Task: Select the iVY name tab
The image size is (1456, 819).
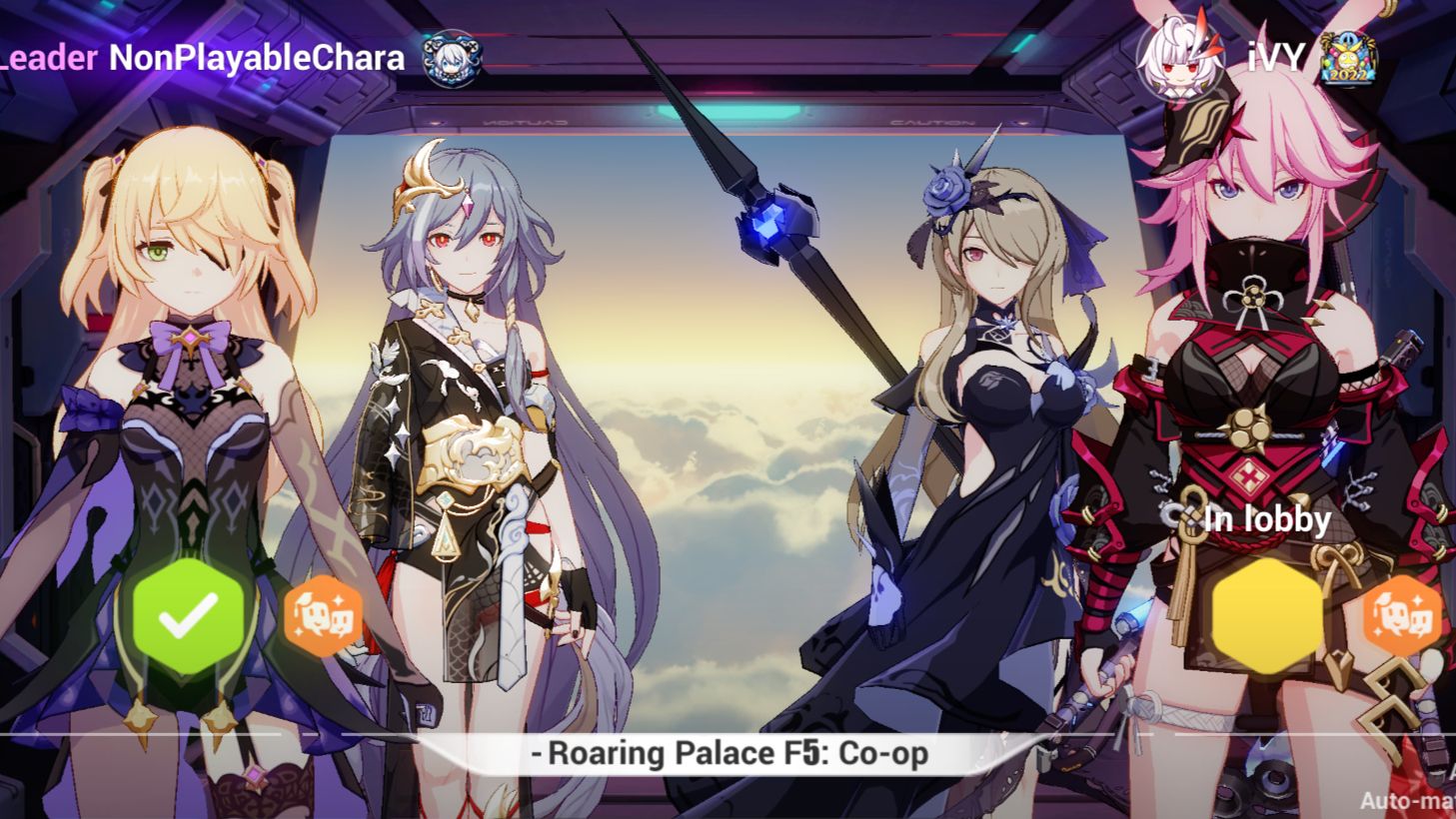Action: [1275, 60]
